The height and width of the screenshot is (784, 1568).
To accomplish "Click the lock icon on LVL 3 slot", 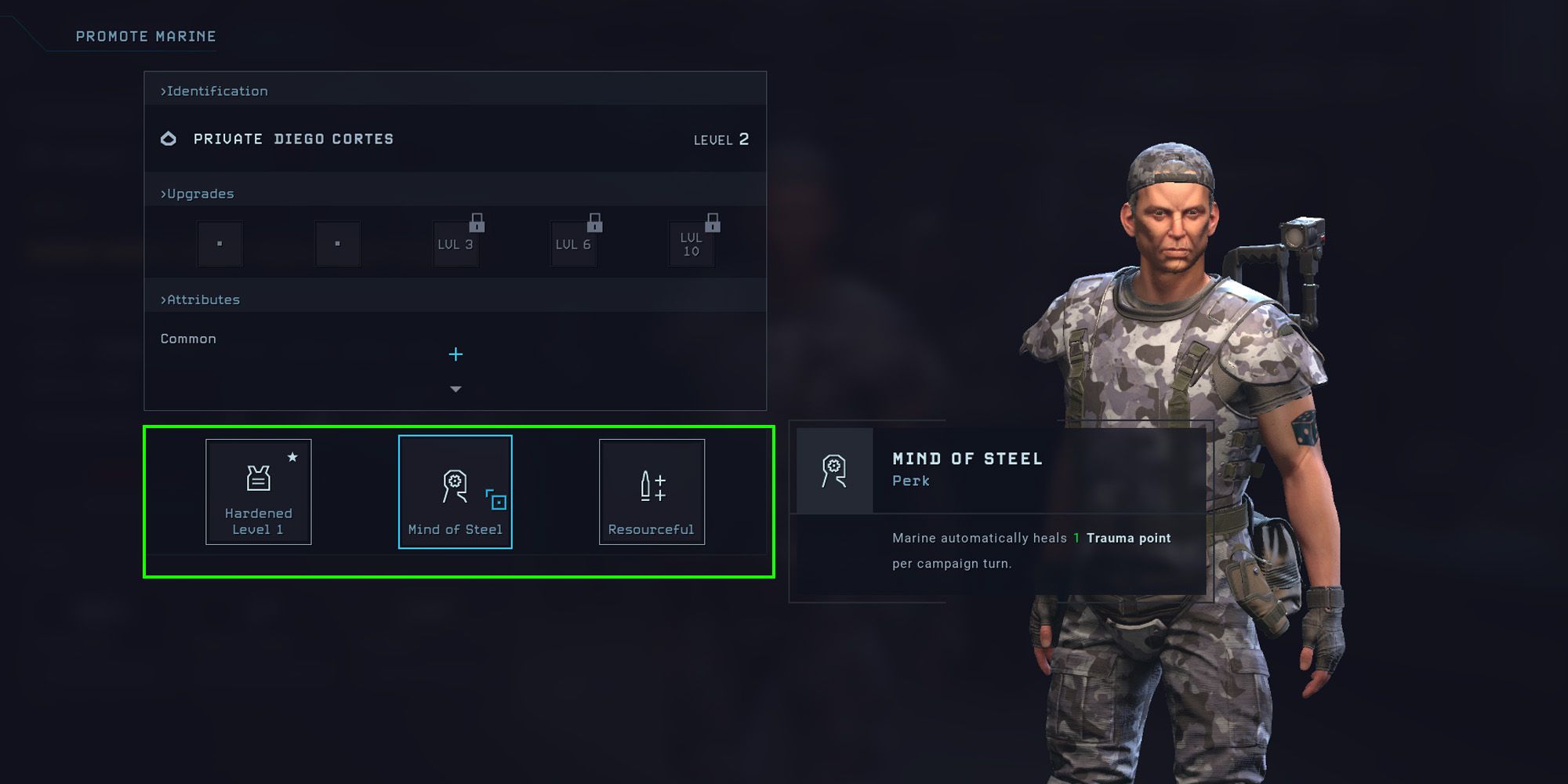I will click(x=479, y=223).
